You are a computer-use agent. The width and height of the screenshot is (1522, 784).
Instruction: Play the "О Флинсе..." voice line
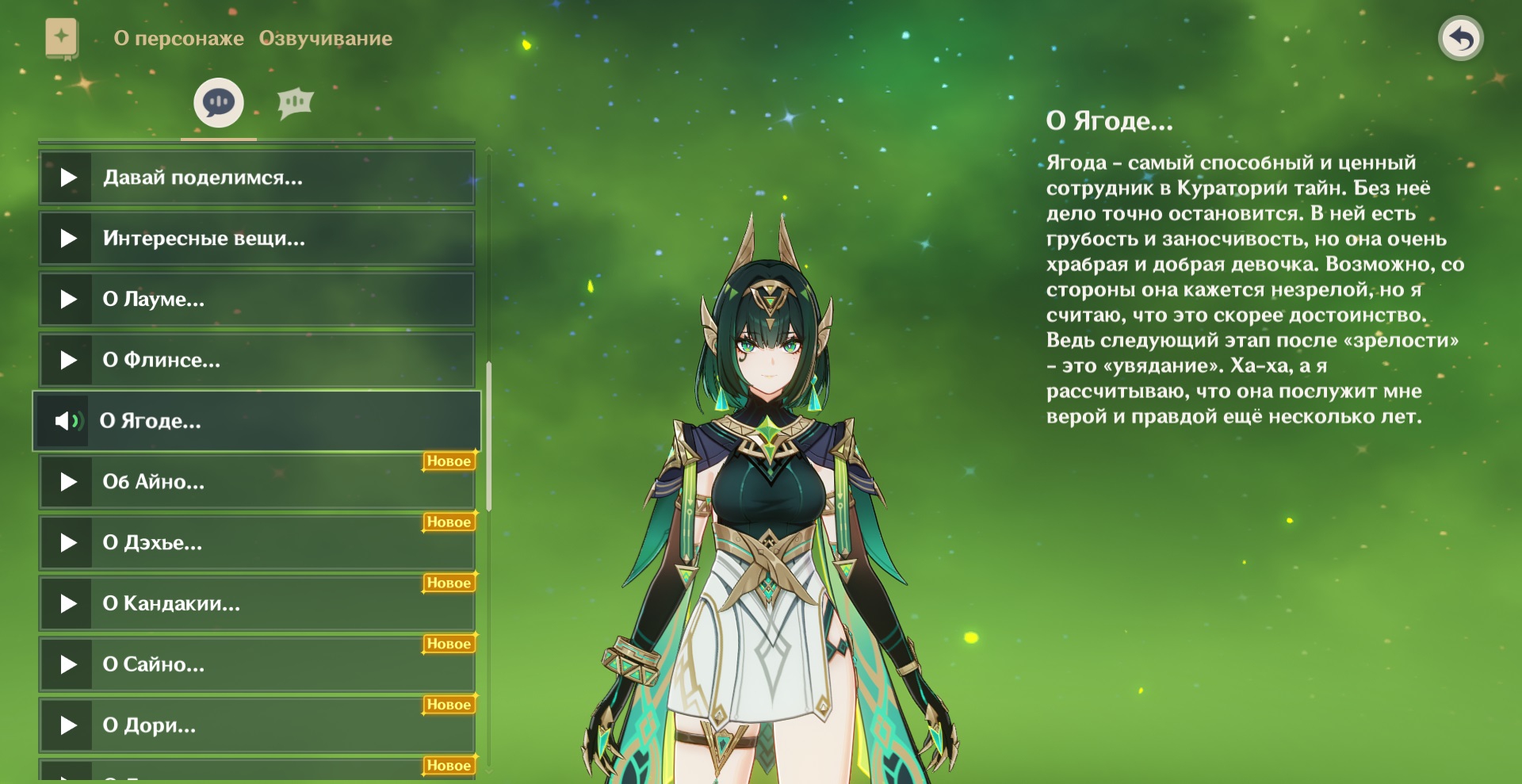257,361
